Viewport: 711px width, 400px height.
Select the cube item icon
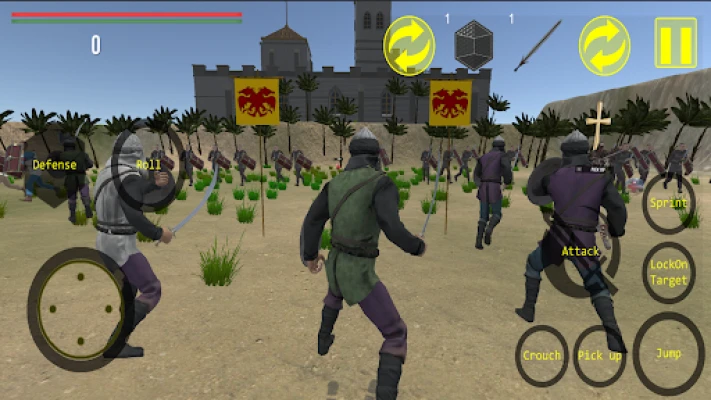[x=474, y=45]
